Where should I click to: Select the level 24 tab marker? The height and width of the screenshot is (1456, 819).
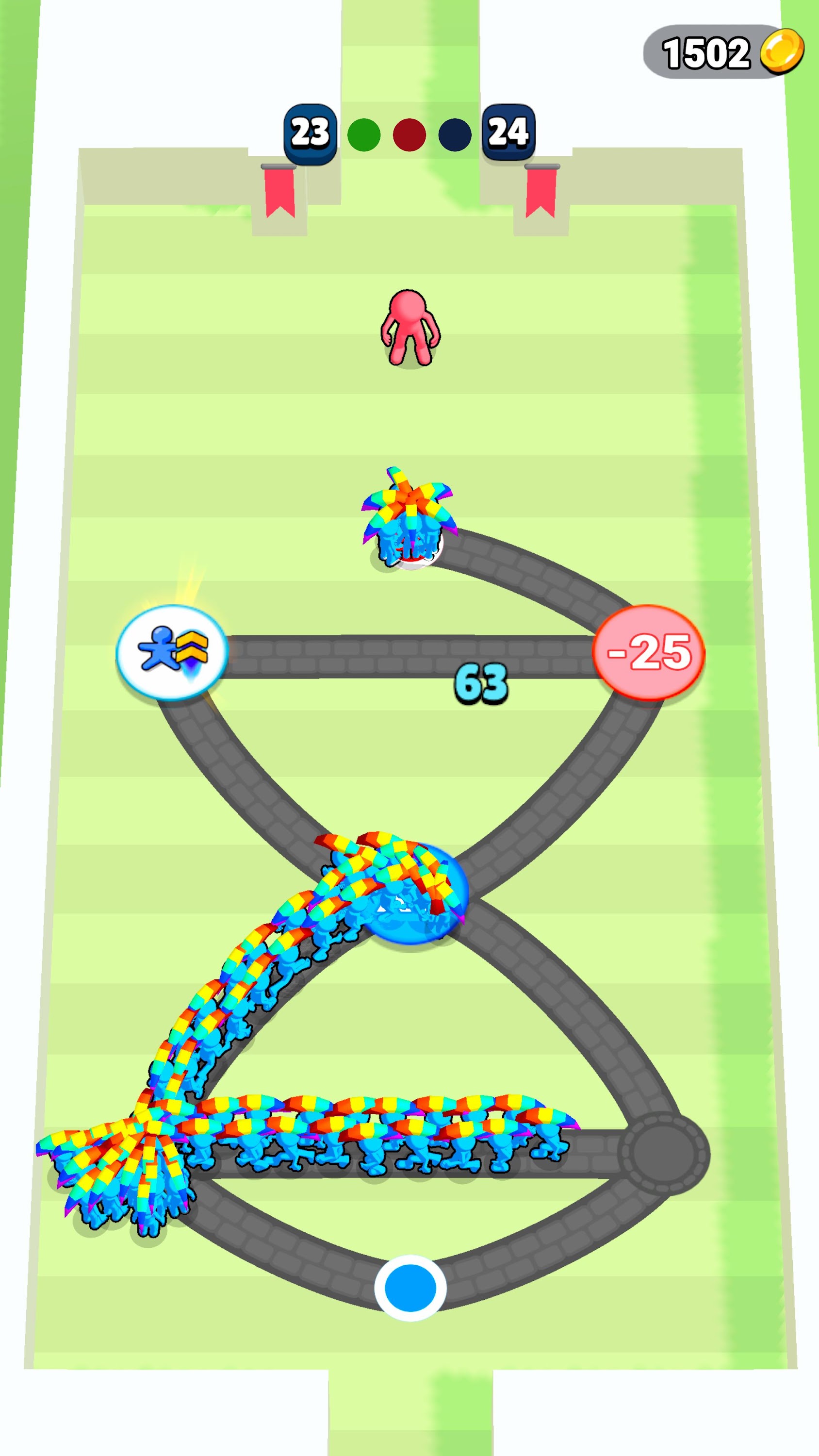point(510,132)
